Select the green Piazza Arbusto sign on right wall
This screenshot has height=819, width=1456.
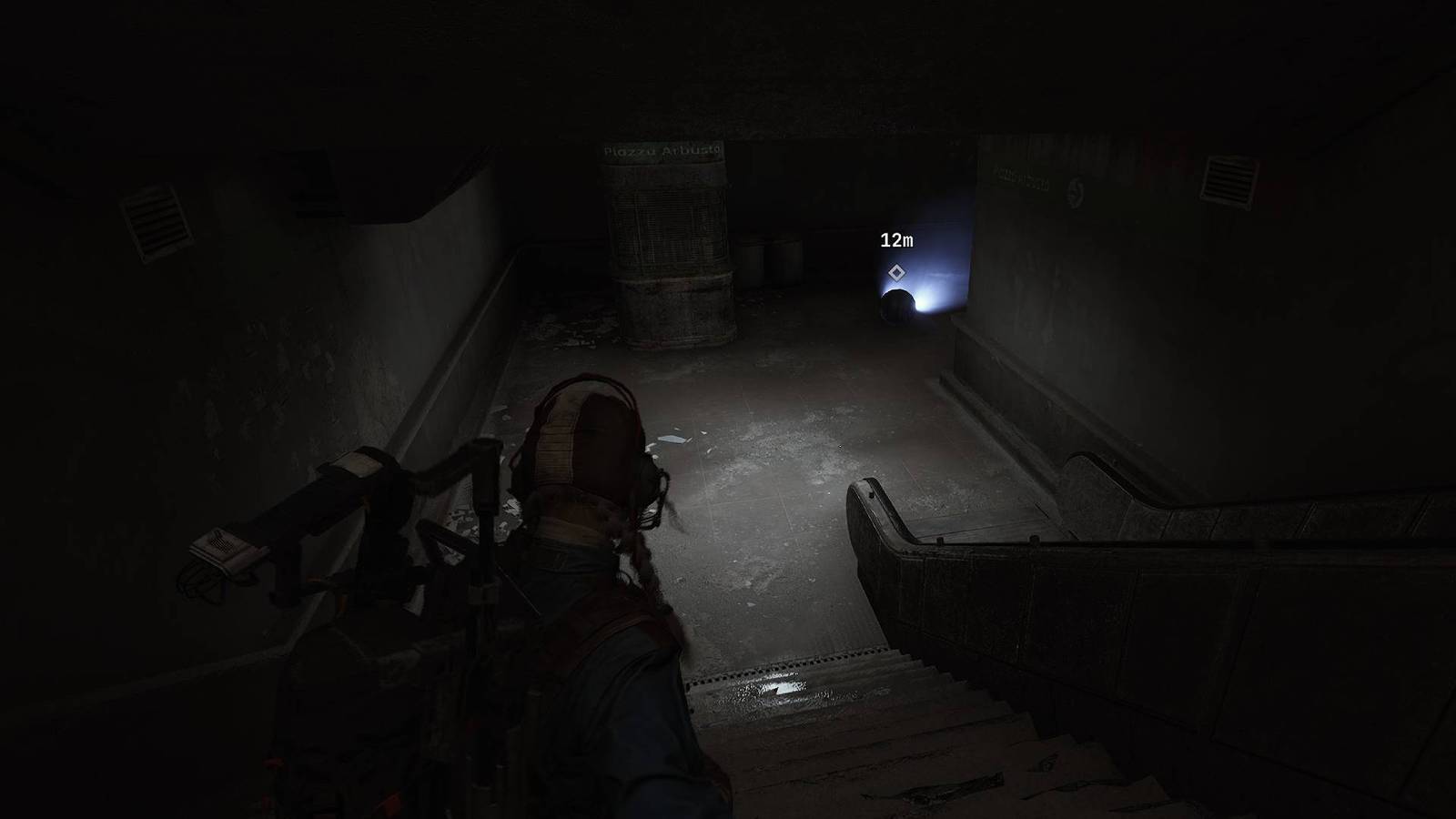click(x=1021, y=182)
